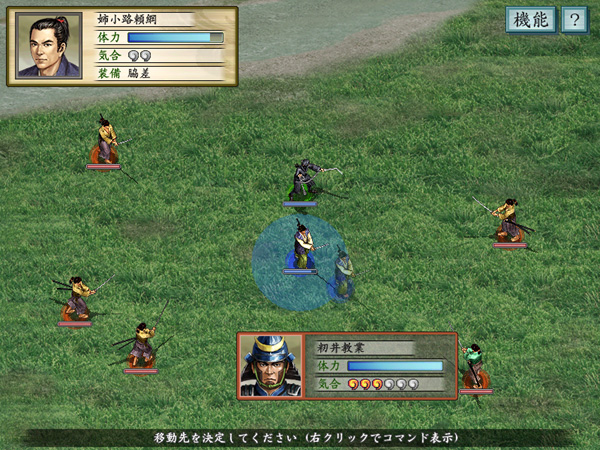The height and width of the screenshot is (450, 600).
Task: Select the 姉小路頼綱 character portrait
Action: [49, 45]
